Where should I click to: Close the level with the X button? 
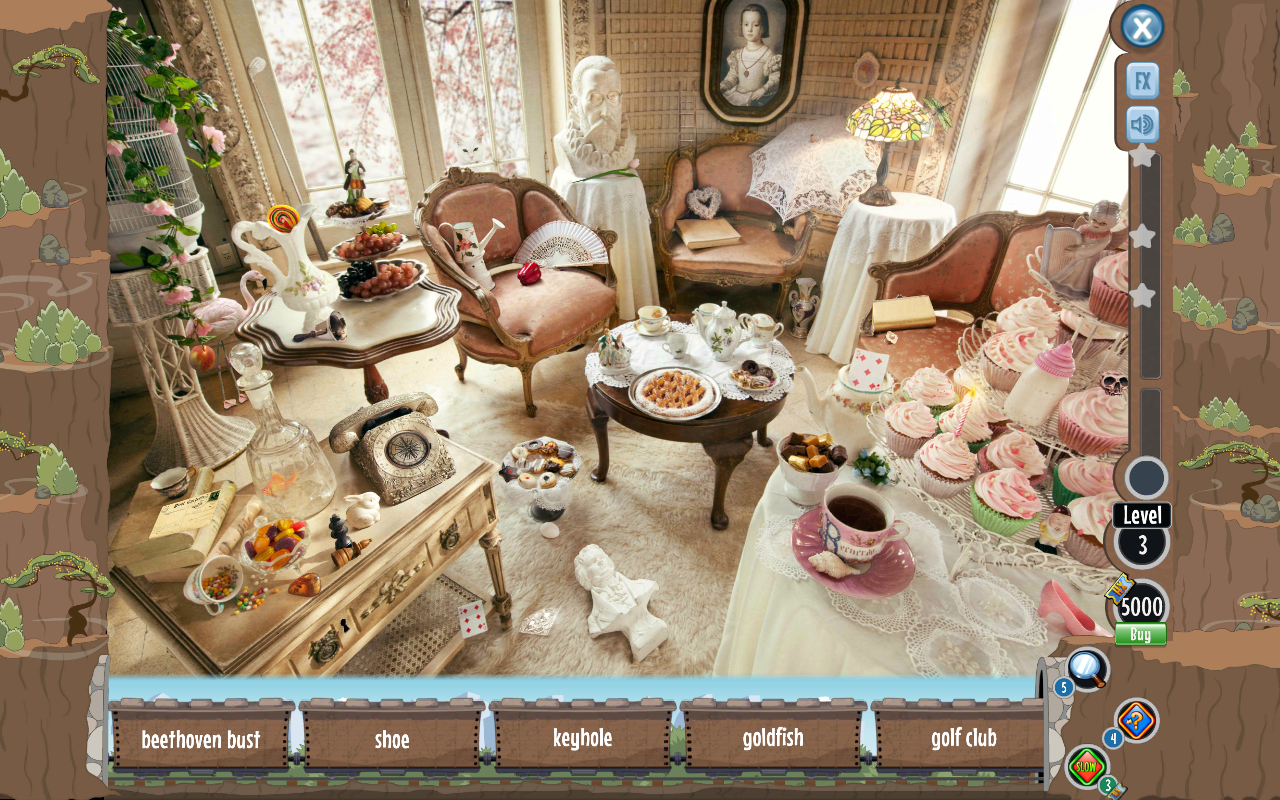point(1142,27)
